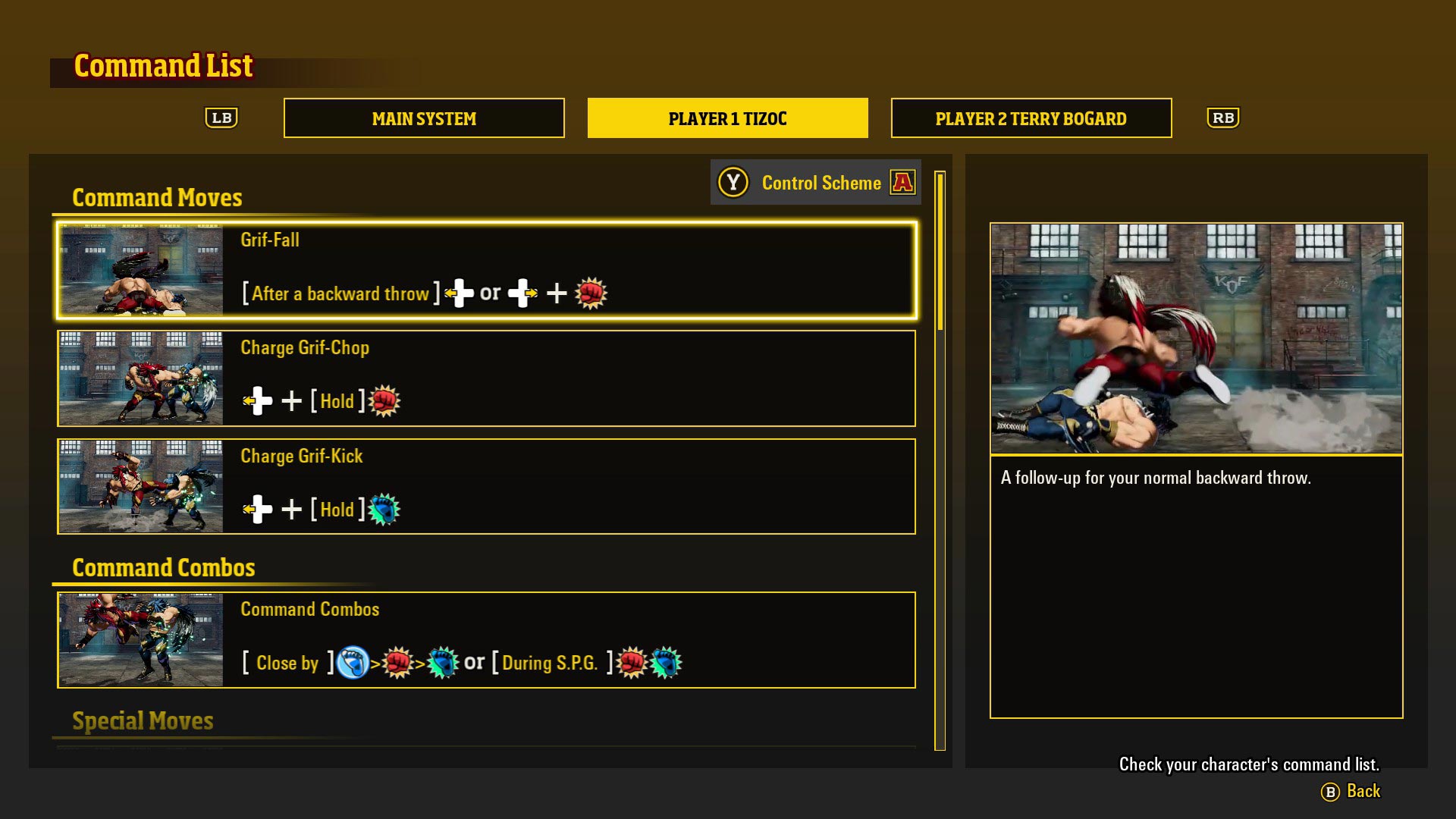This screenshot has width=1456, height=819.
Task: Switch to the PLAYER 2 TERRY BOGARD tab
Action: tap(1031, 118)
